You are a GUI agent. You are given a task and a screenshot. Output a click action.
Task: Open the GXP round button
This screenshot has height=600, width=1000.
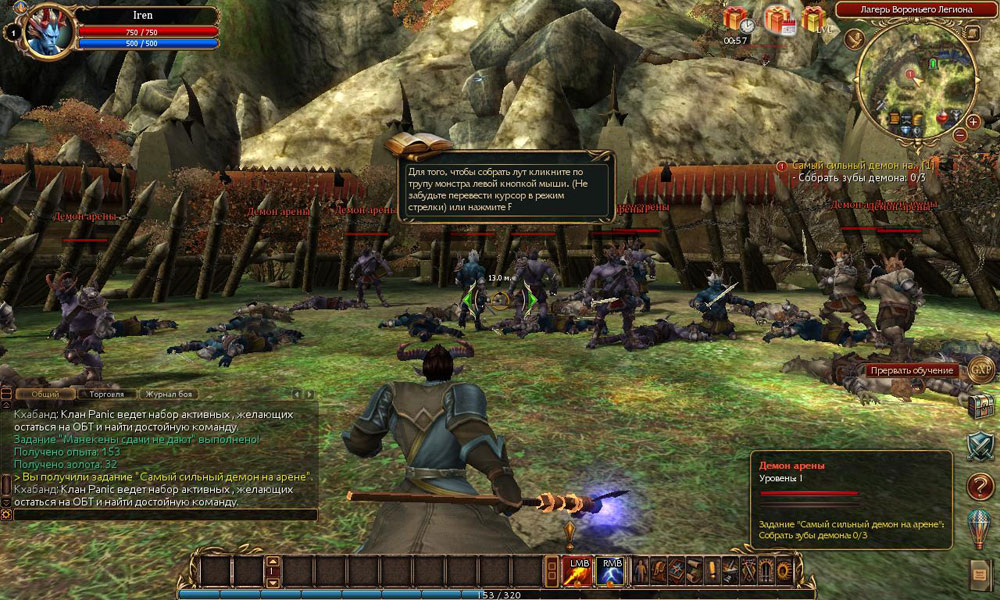click(x=982, y=368)
